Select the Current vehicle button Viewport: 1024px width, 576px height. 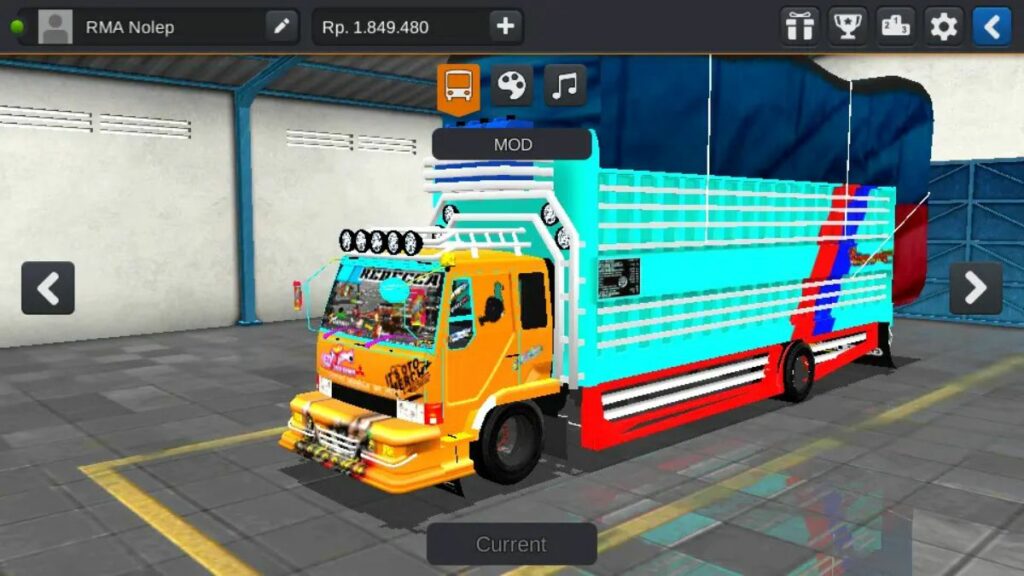tap(511, 544)
